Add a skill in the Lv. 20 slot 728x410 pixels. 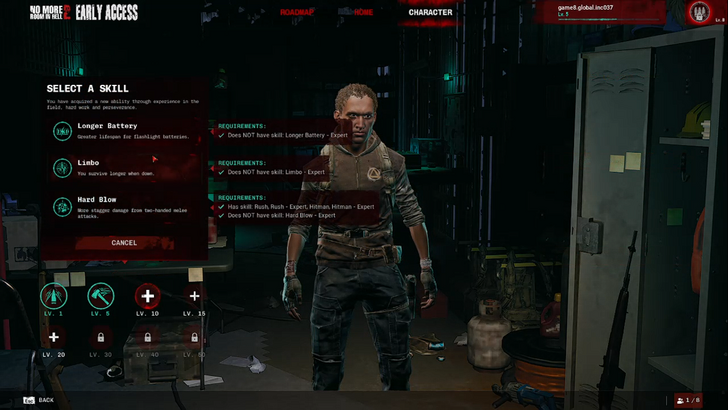click(54, 338)
